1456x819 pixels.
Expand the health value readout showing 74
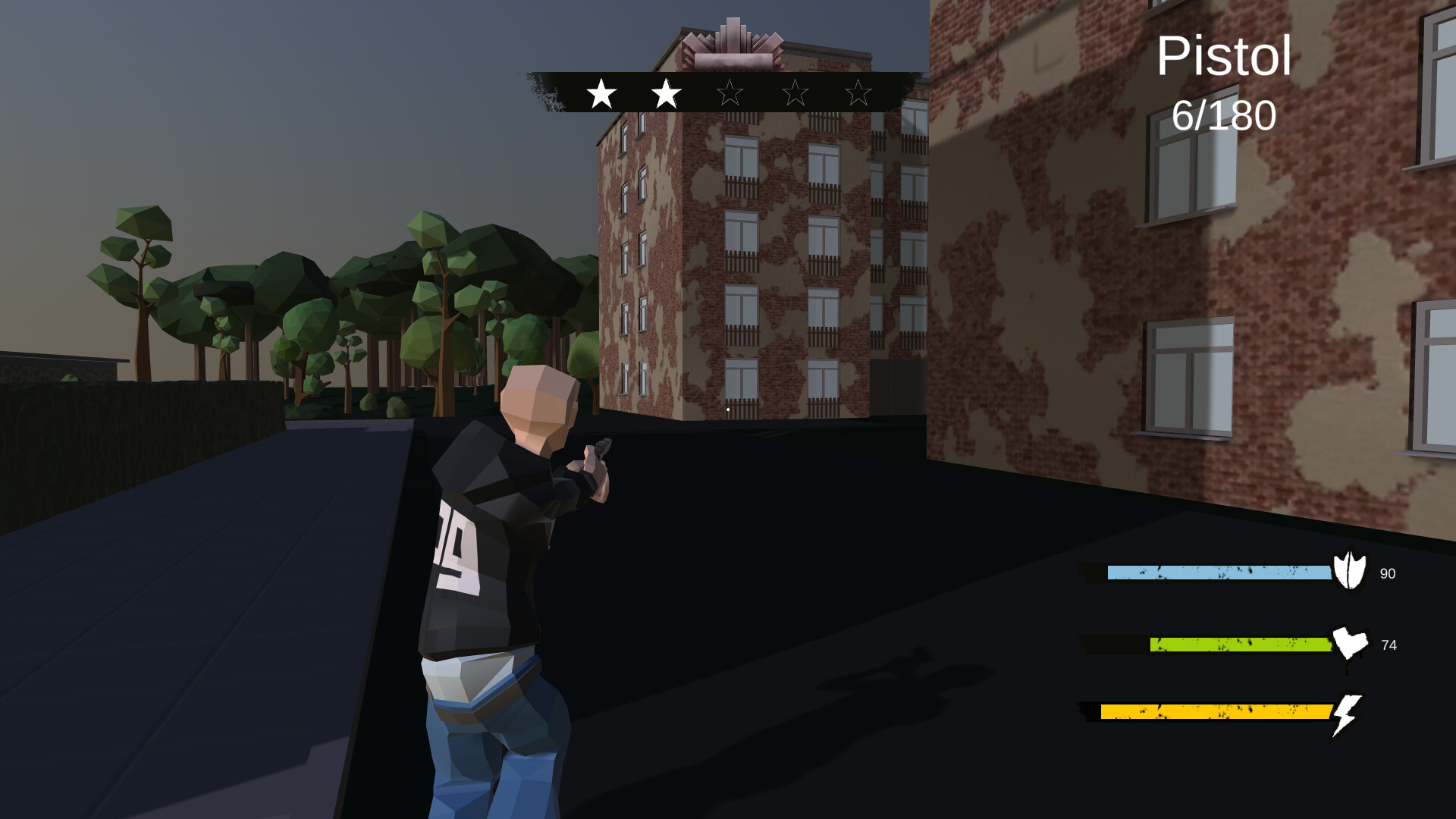(1389, 646)
